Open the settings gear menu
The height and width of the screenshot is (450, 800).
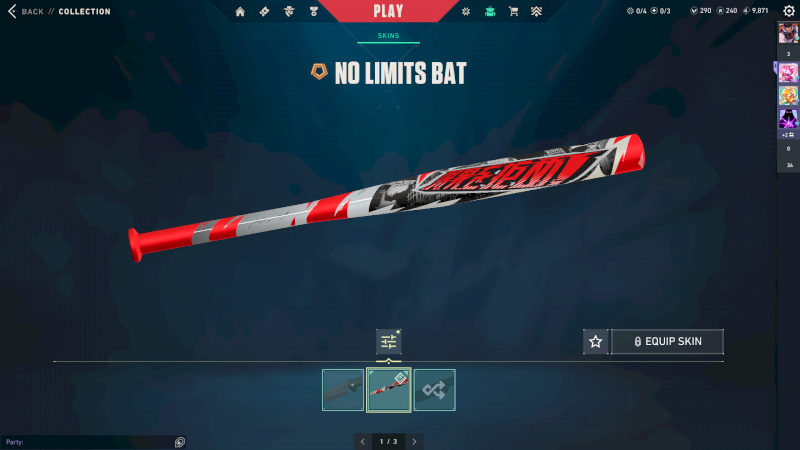pos(788,11)
